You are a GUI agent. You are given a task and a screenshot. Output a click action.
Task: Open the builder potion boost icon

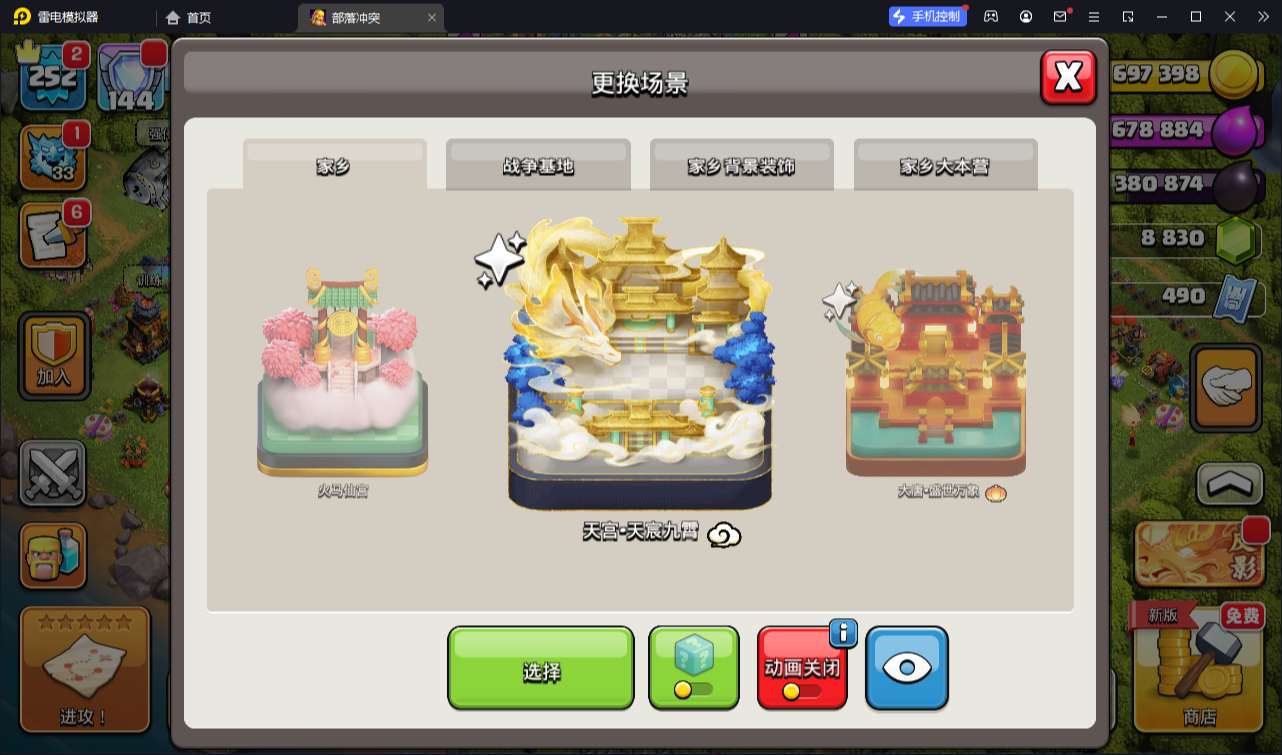(52, 556)
